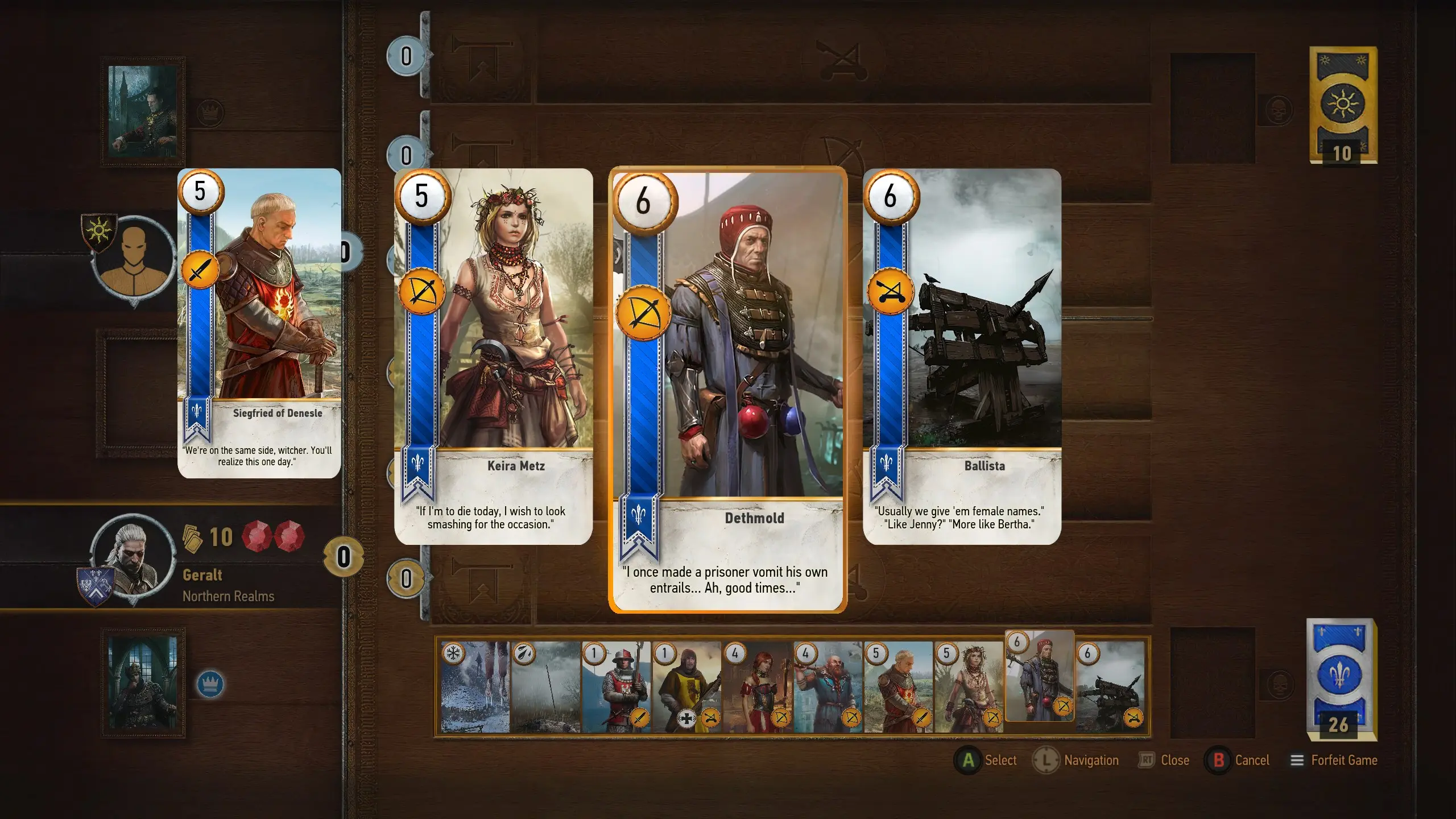The image size is (1456, 819).
Task: Select the large Dethmold card
Action: click(x=727, y=390)
